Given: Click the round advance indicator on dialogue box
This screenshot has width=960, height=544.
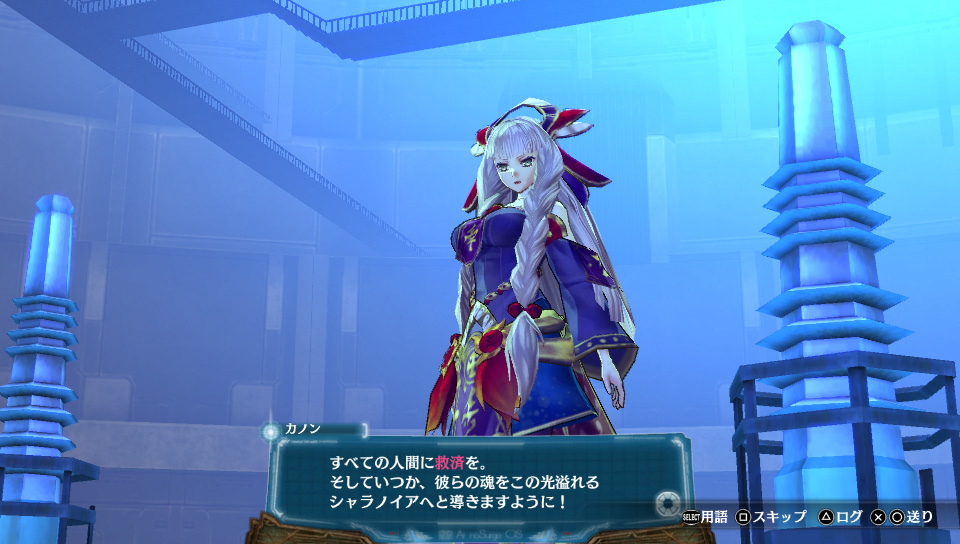Looking at the screenshot, I should (667, 502).
